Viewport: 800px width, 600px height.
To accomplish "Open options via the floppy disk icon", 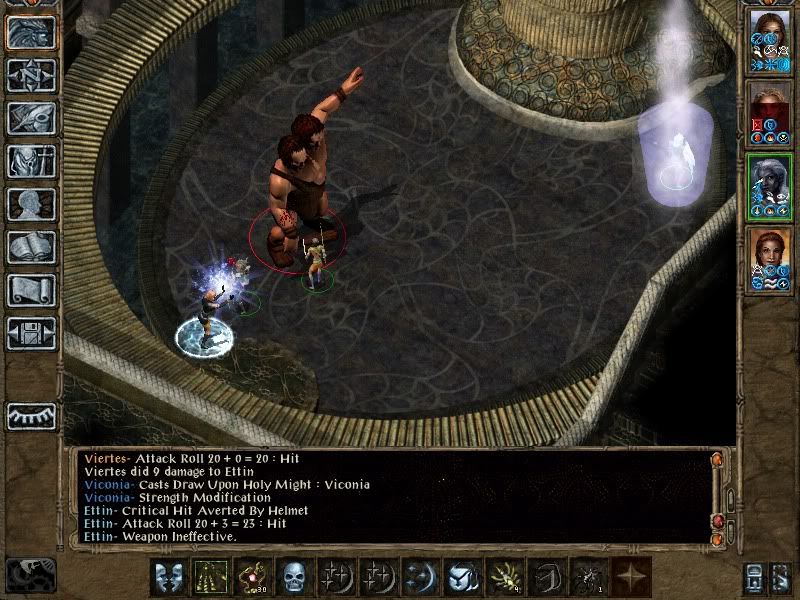I will click(31, 333).
